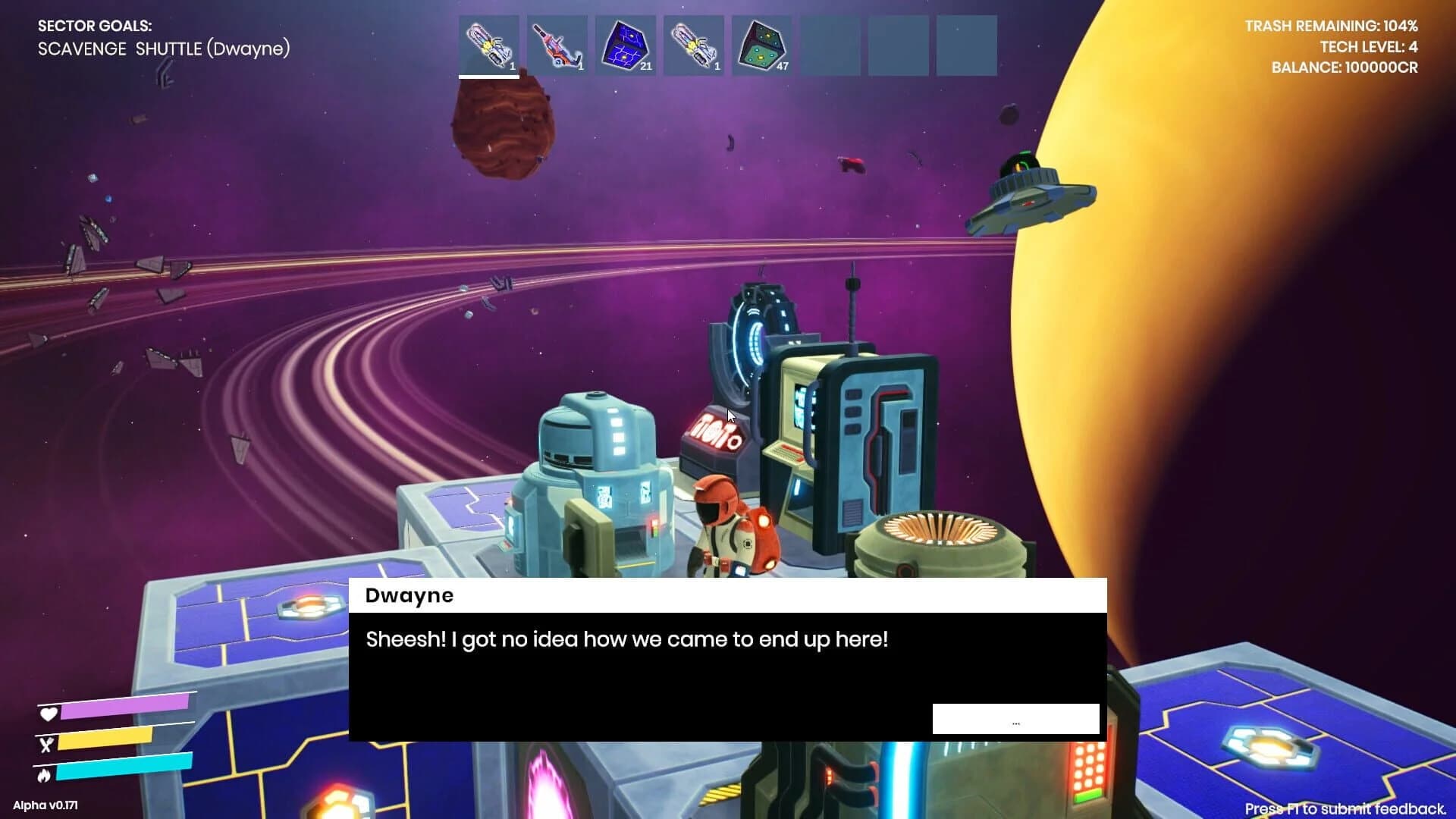Click the first empty hotbar slot
1456x819 pixels.
(x=830, y=45)
